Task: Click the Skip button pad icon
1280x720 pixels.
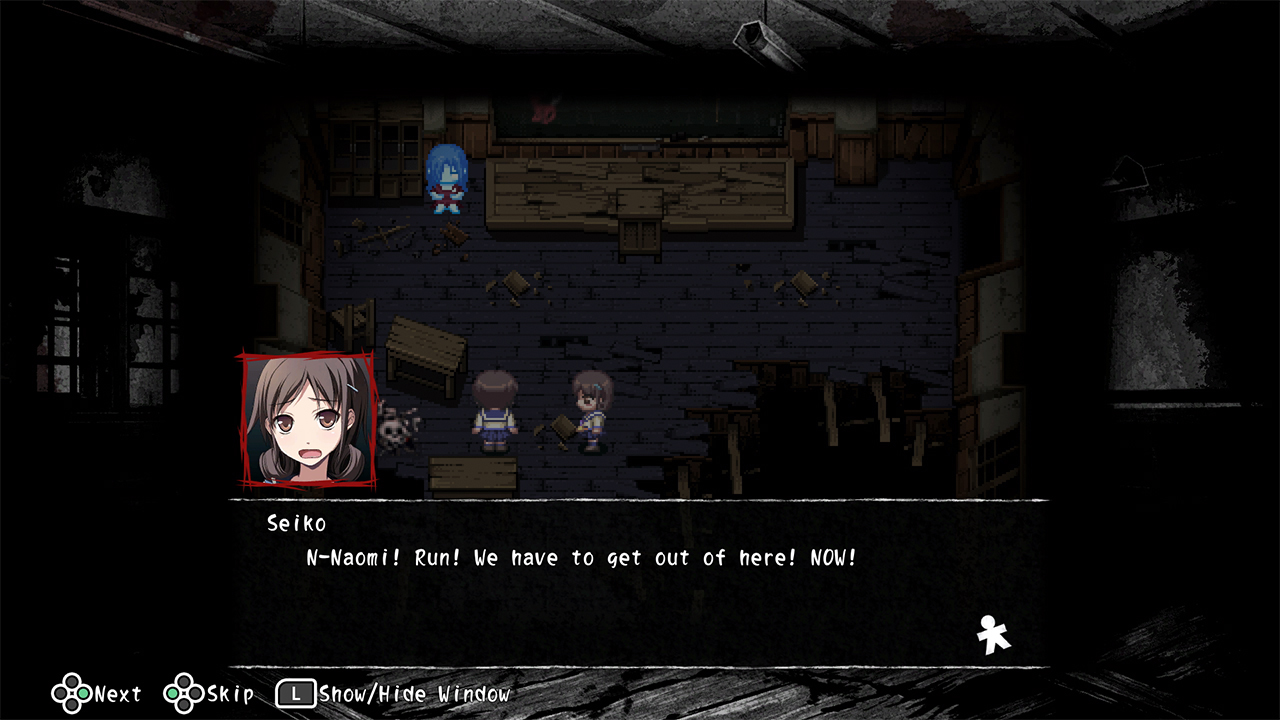Action: (182, 691)
